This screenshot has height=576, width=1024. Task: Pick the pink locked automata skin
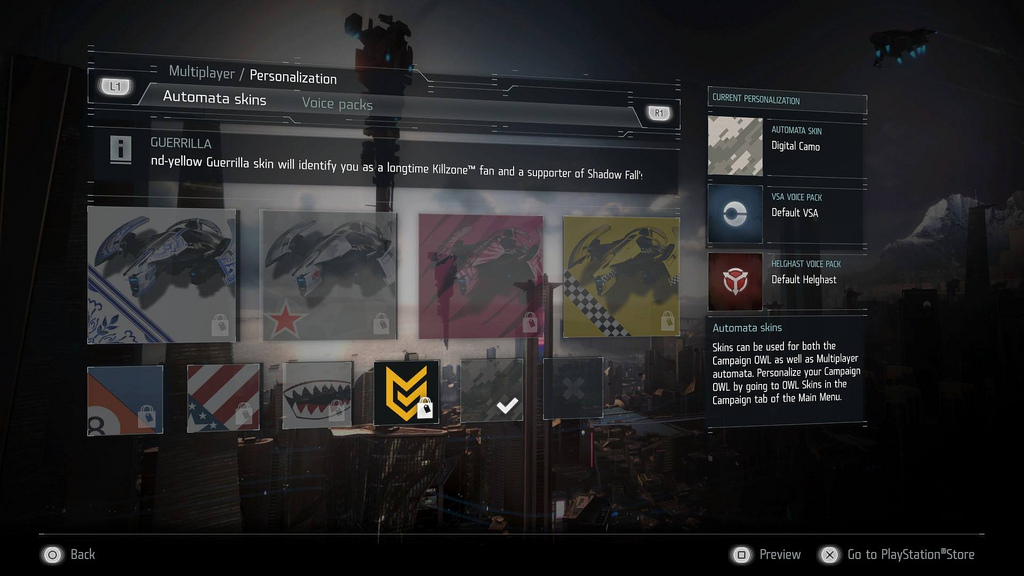(x=480, y=275)
